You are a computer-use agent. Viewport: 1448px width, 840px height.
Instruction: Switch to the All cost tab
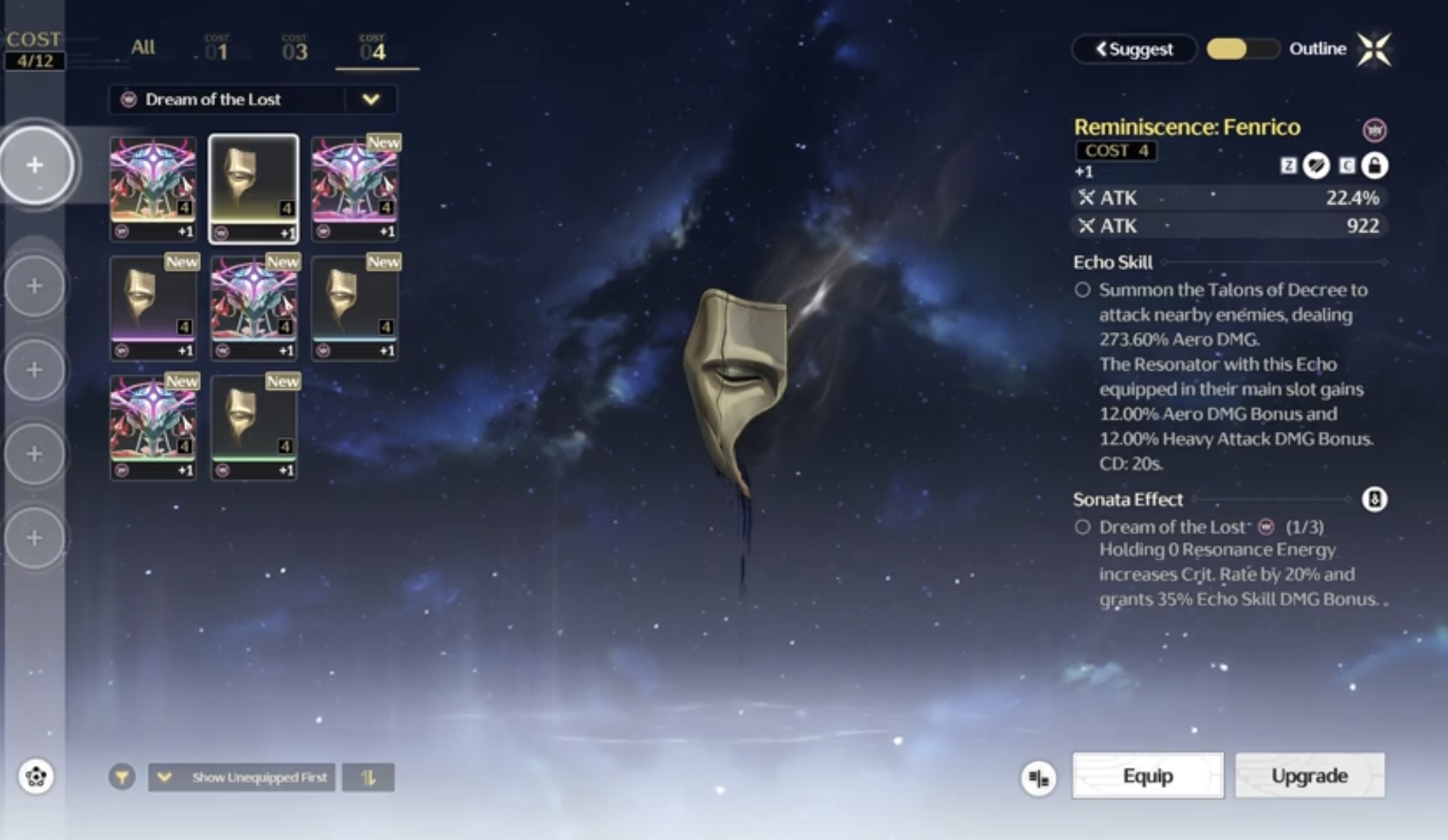click(x=143, y=48)
